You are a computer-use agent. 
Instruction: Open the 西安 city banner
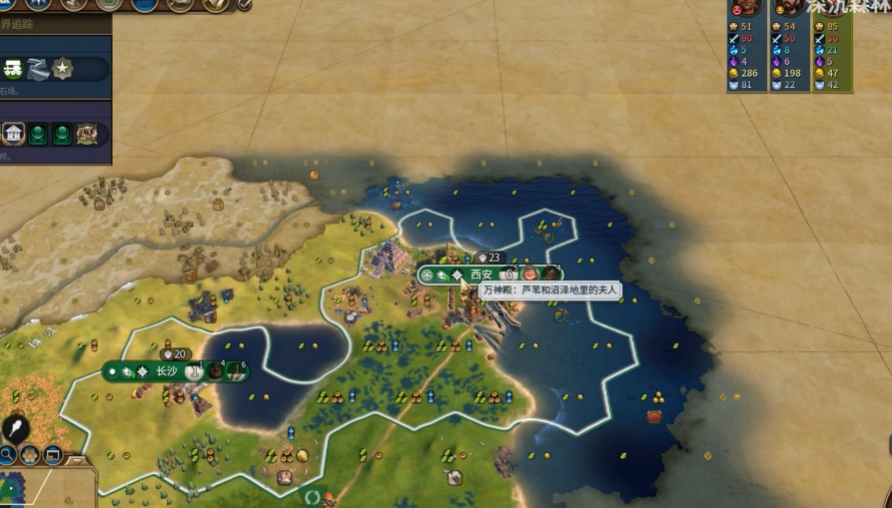point(481,274)
